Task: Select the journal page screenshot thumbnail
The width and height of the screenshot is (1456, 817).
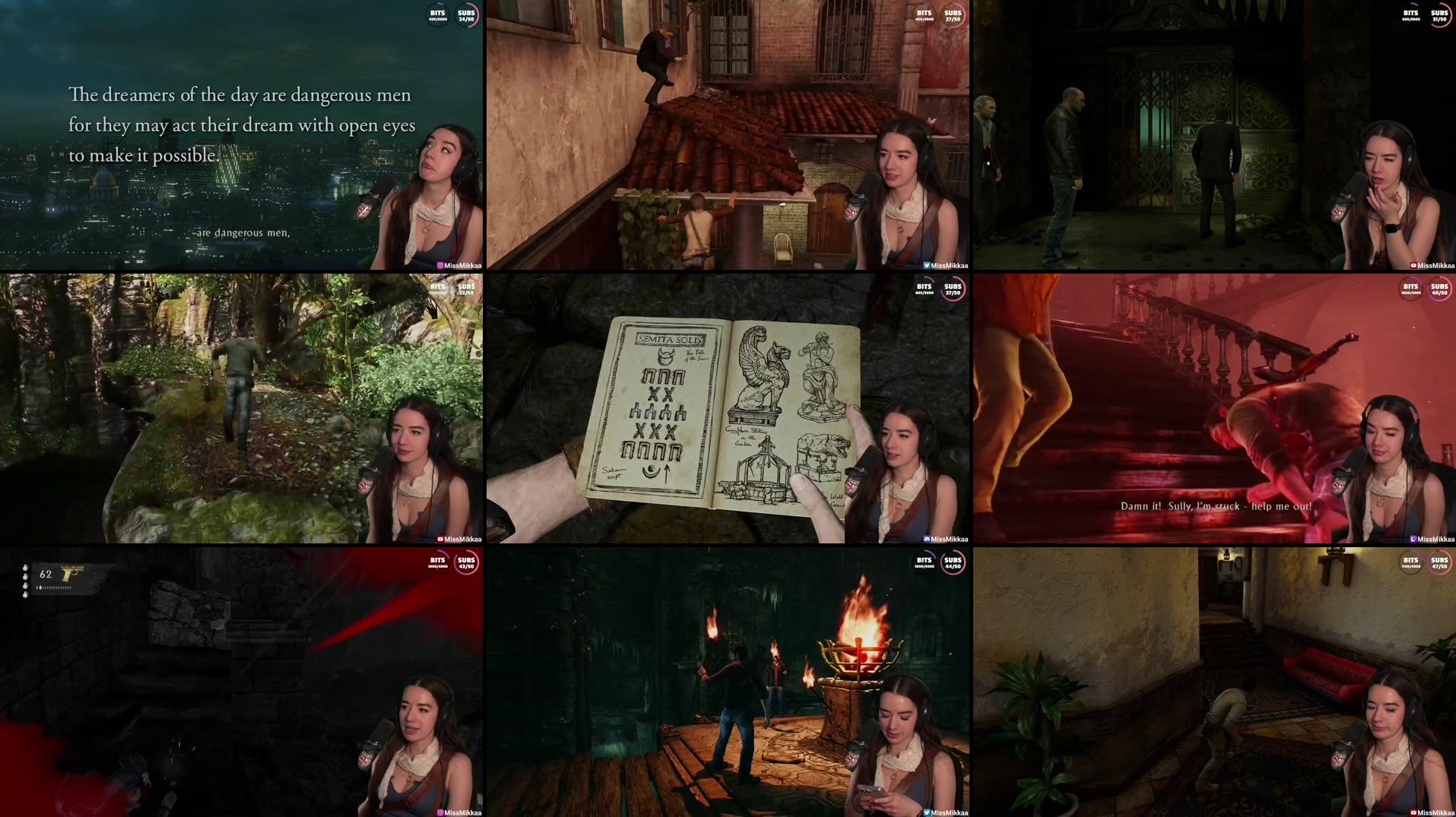Action: (728, 408)
